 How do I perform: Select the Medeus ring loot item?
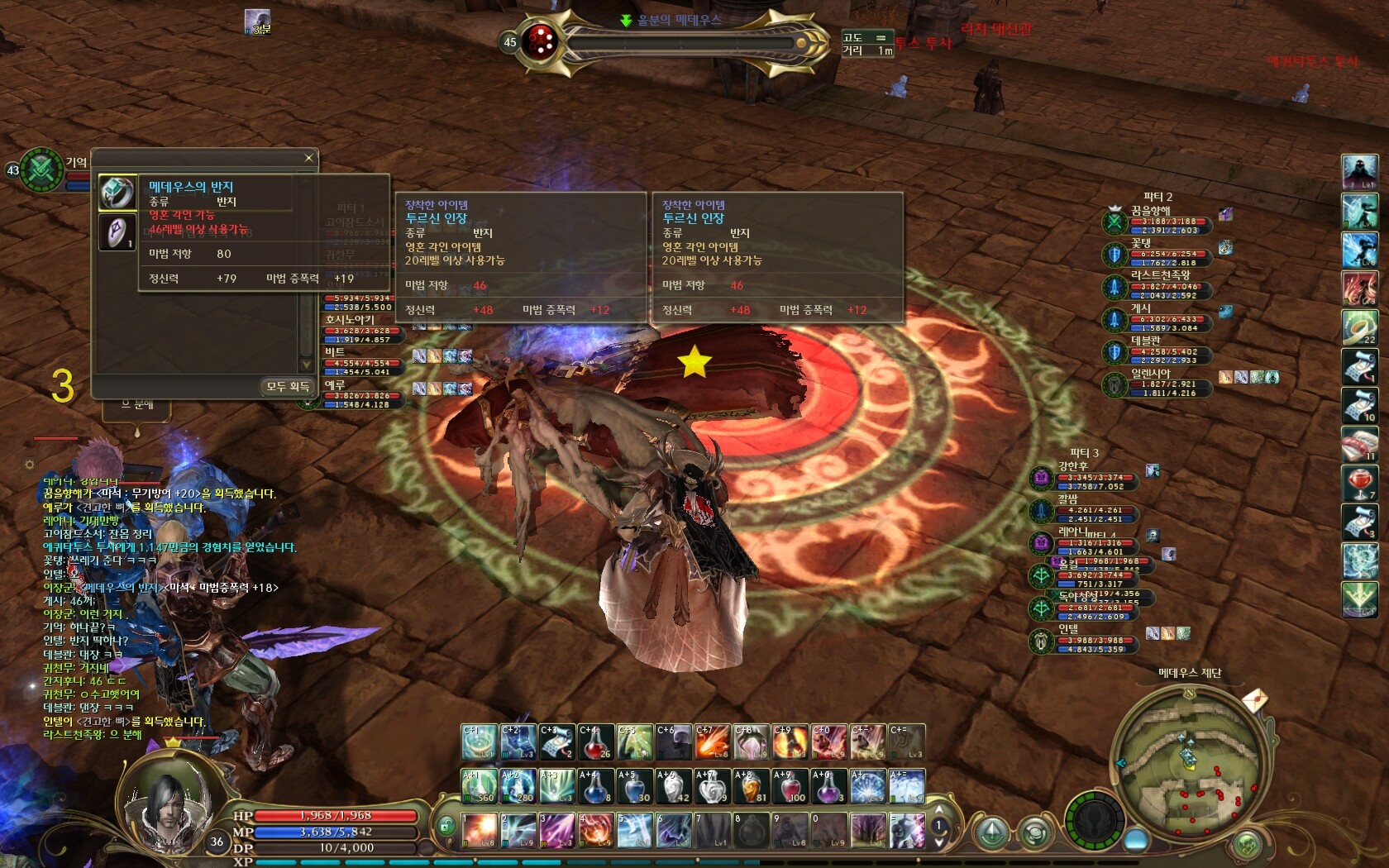(x=117, y=193)
